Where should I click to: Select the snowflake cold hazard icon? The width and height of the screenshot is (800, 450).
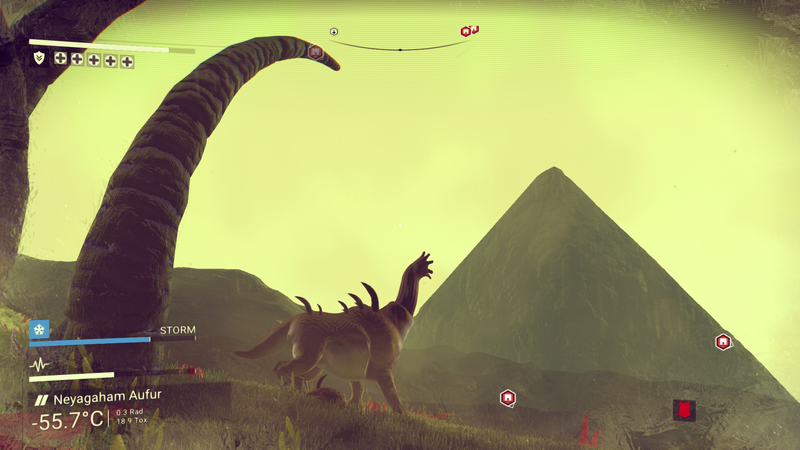tap(39, 328)
